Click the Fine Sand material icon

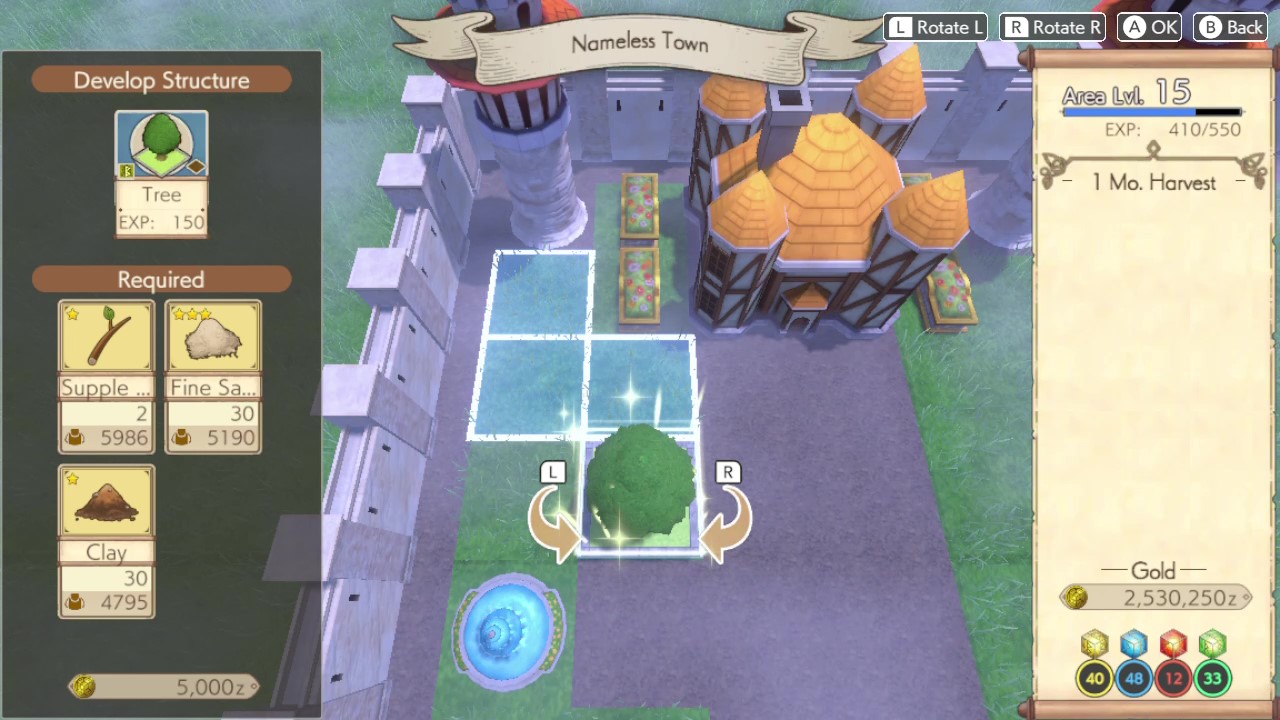(213, 335)
